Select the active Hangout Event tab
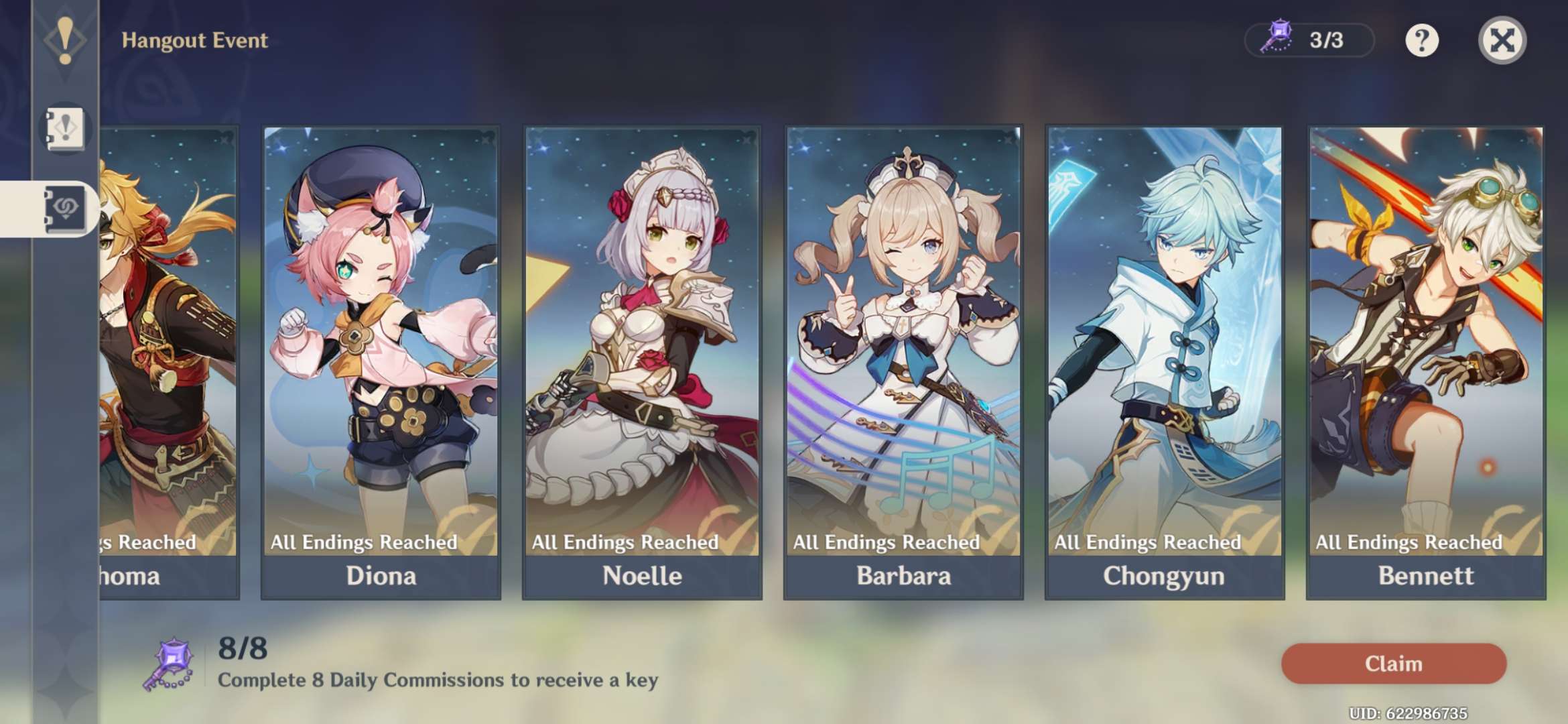The width and height of the screenshot is (1568, 724). coord(64,208)
